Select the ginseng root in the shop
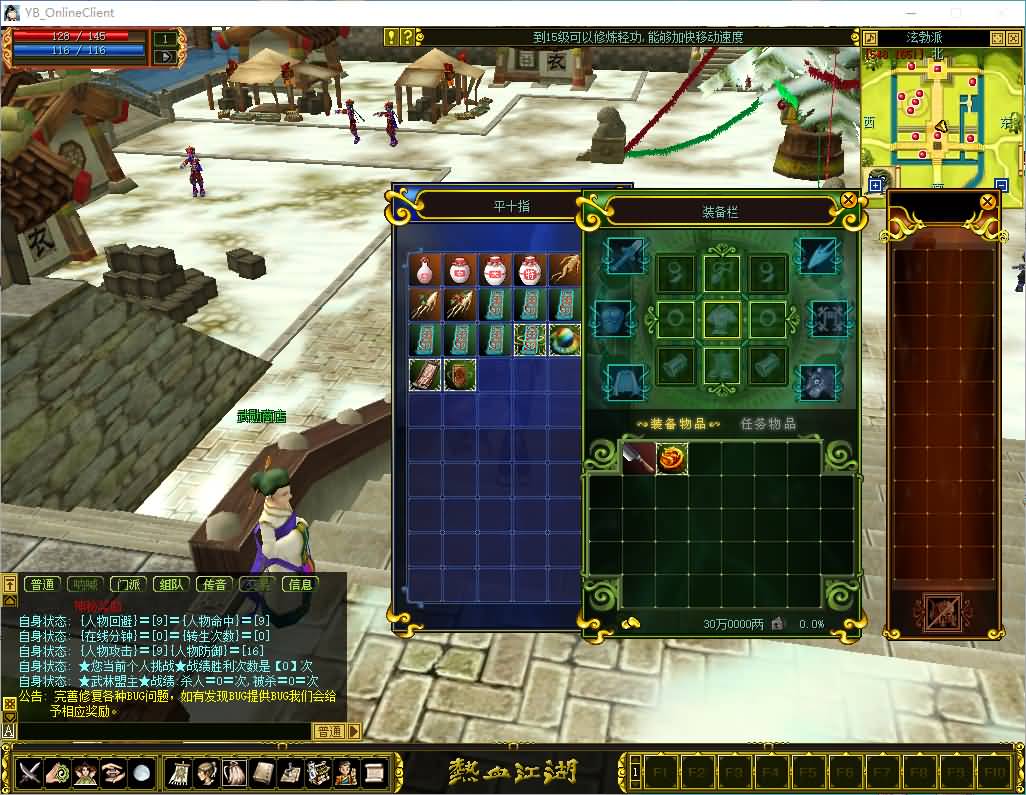1026x795 pixels. [563, 270]
